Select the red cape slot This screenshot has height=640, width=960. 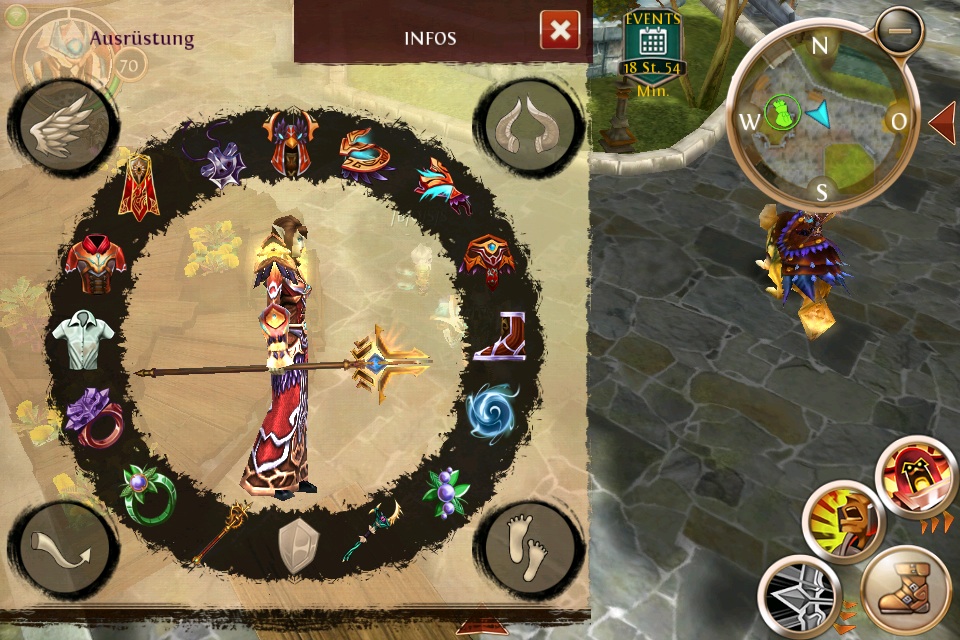click(x=139, y=188)
